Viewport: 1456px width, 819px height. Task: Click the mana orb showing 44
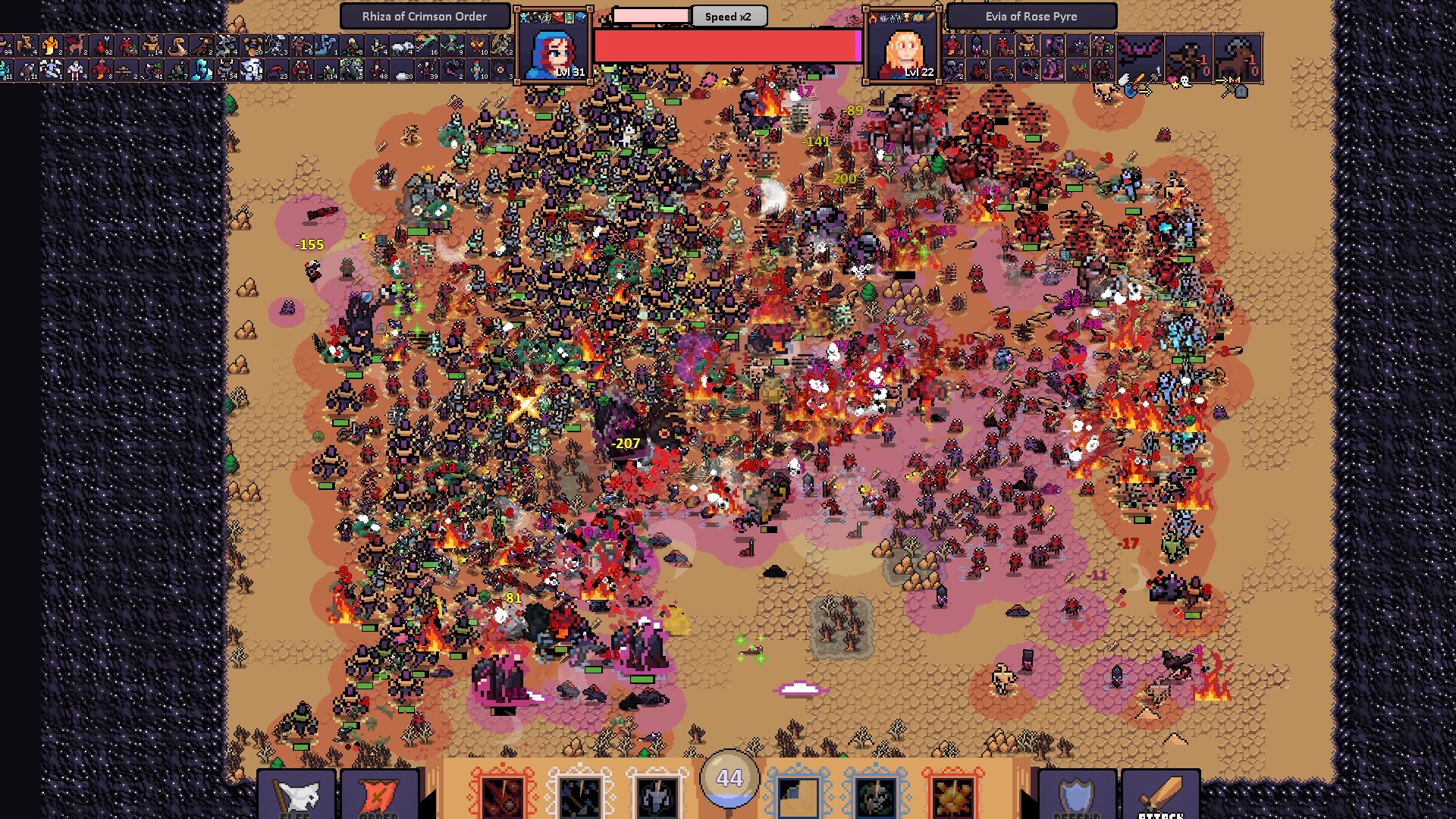pos(729,777)
